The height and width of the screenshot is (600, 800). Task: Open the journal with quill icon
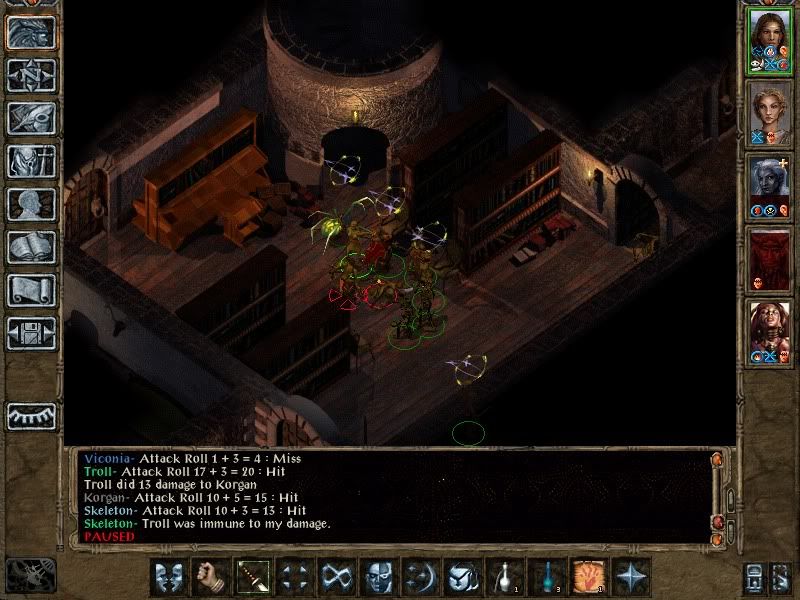pyautogui.click(x=31, y=118)
